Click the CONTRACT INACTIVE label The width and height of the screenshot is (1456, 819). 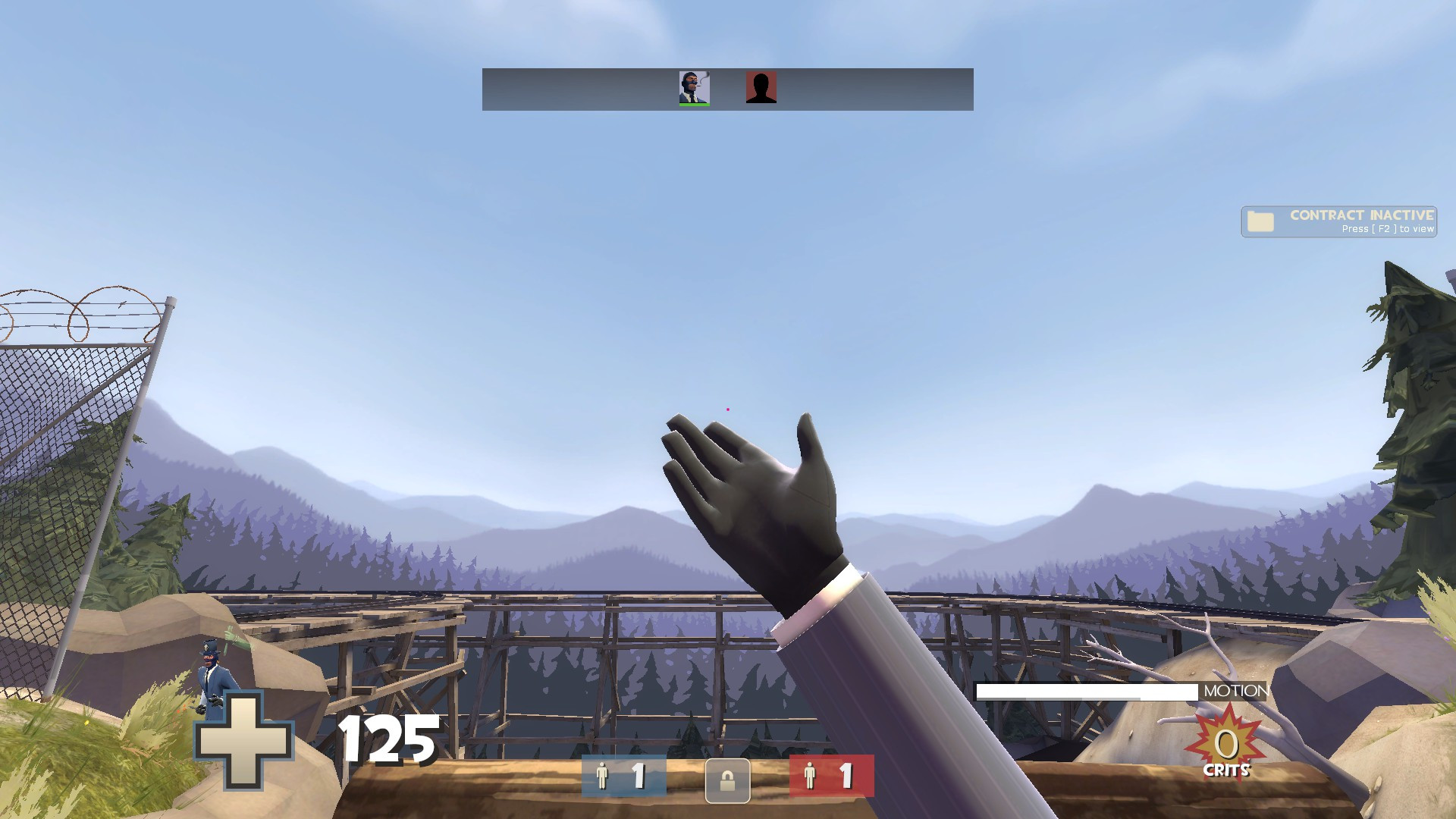click(1361, 215)
